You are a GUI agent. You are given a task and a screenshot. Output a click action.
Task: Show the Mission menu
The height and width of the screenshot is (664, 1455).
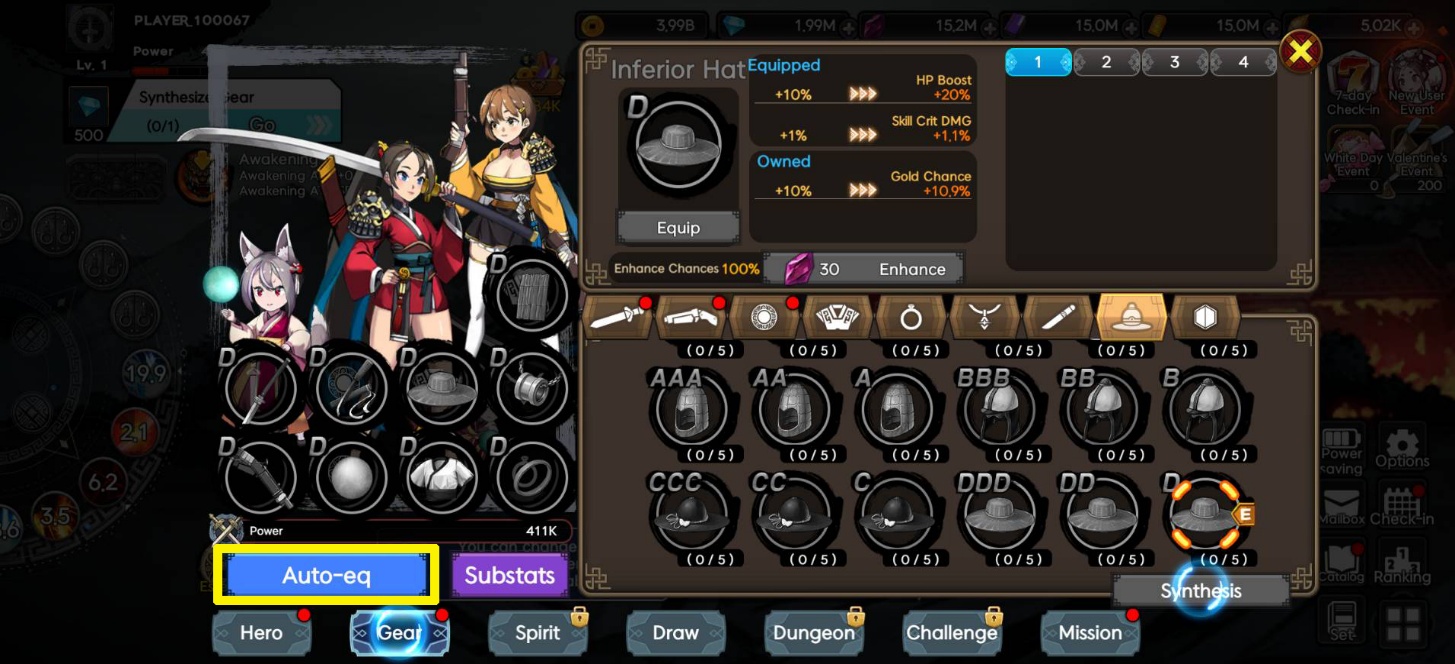point(1089,633)
